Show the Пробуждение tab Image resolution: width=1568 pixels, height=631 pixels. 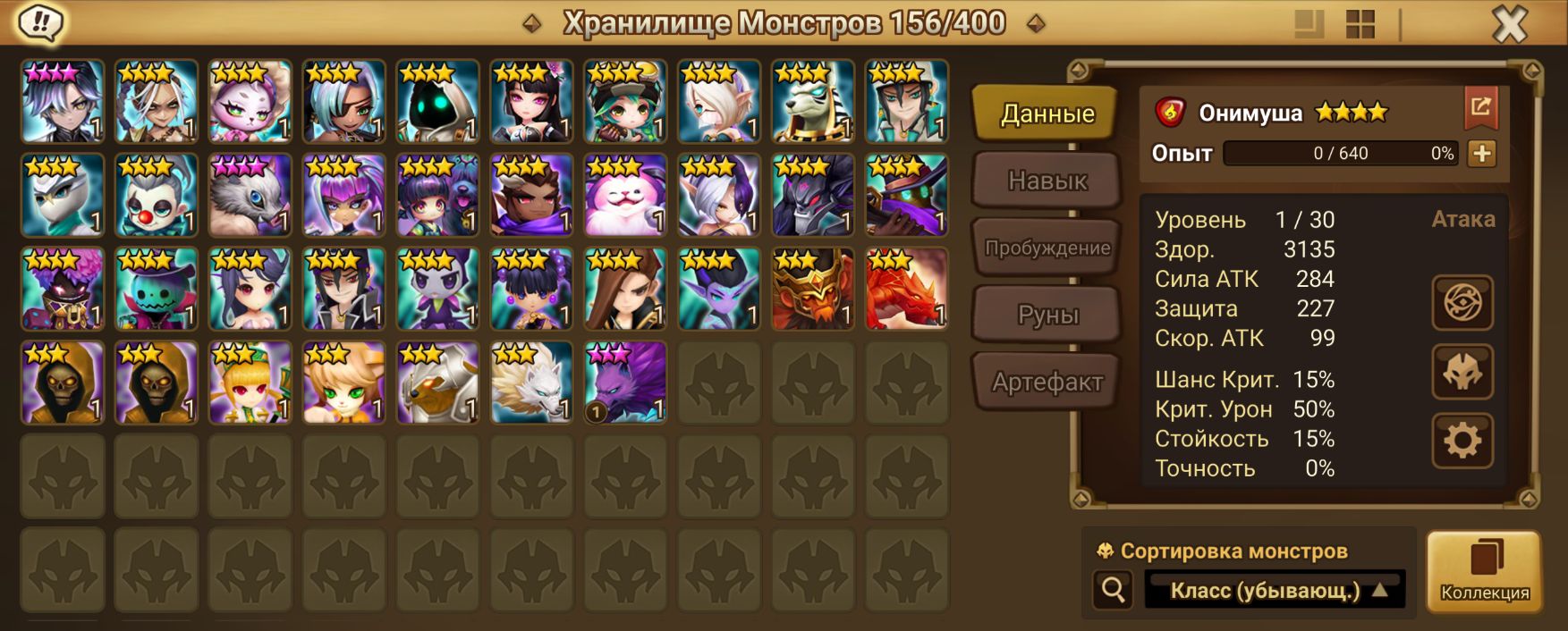click(x=1047, y=248)
